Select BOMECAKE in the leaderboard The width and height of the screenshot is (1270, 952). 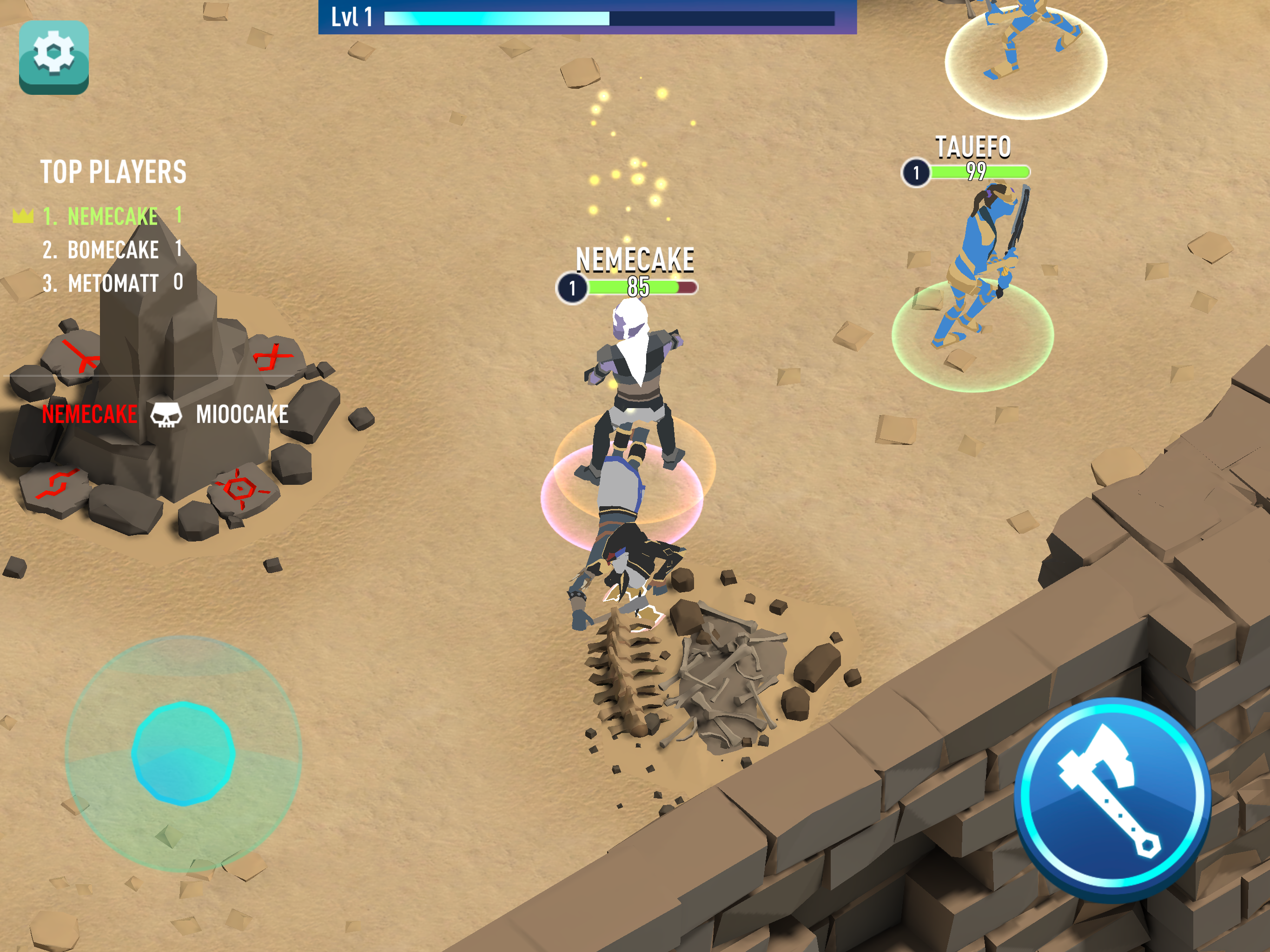tap(112, 249)
